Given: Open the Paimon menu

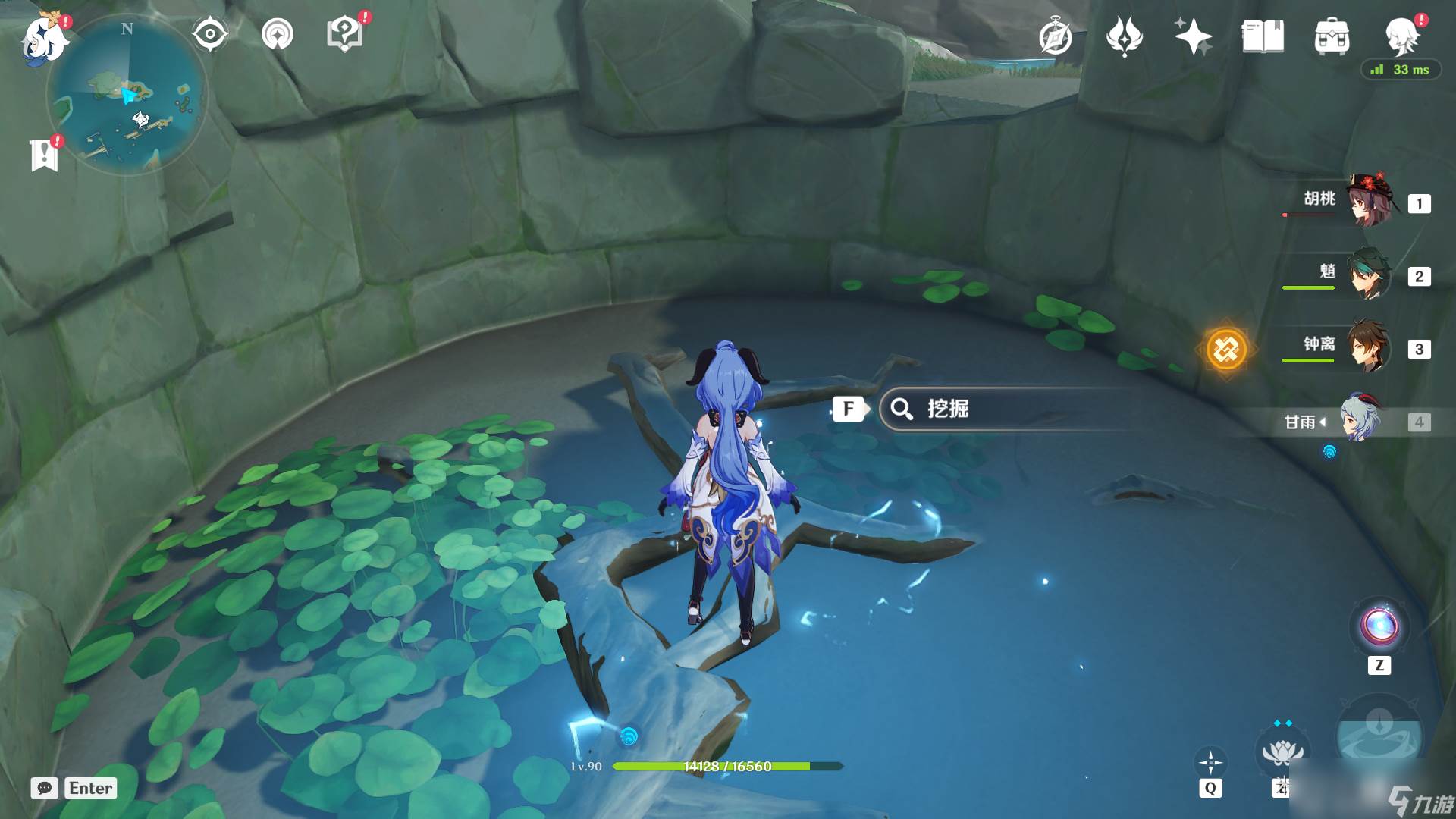Looking at the screenshot, I should point(44,38).
